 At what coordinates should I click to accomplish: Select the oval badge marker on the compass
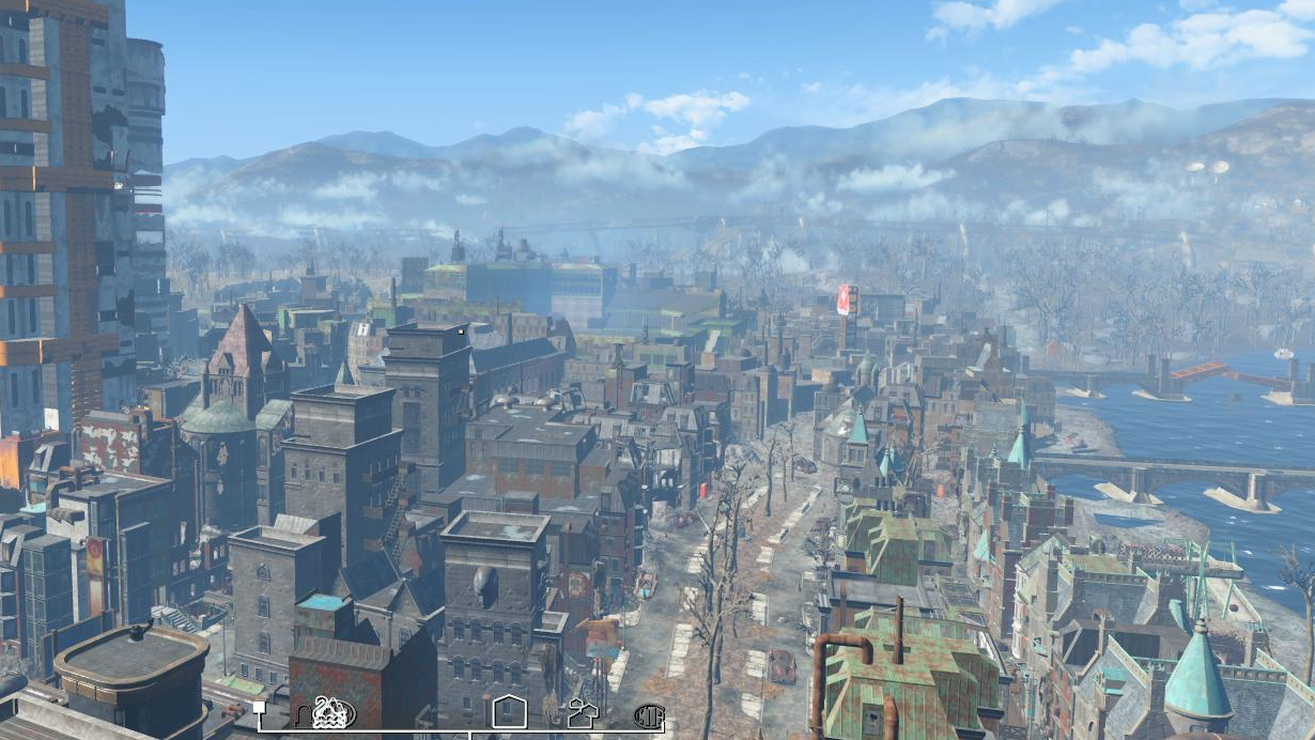[x=649, y=716]
